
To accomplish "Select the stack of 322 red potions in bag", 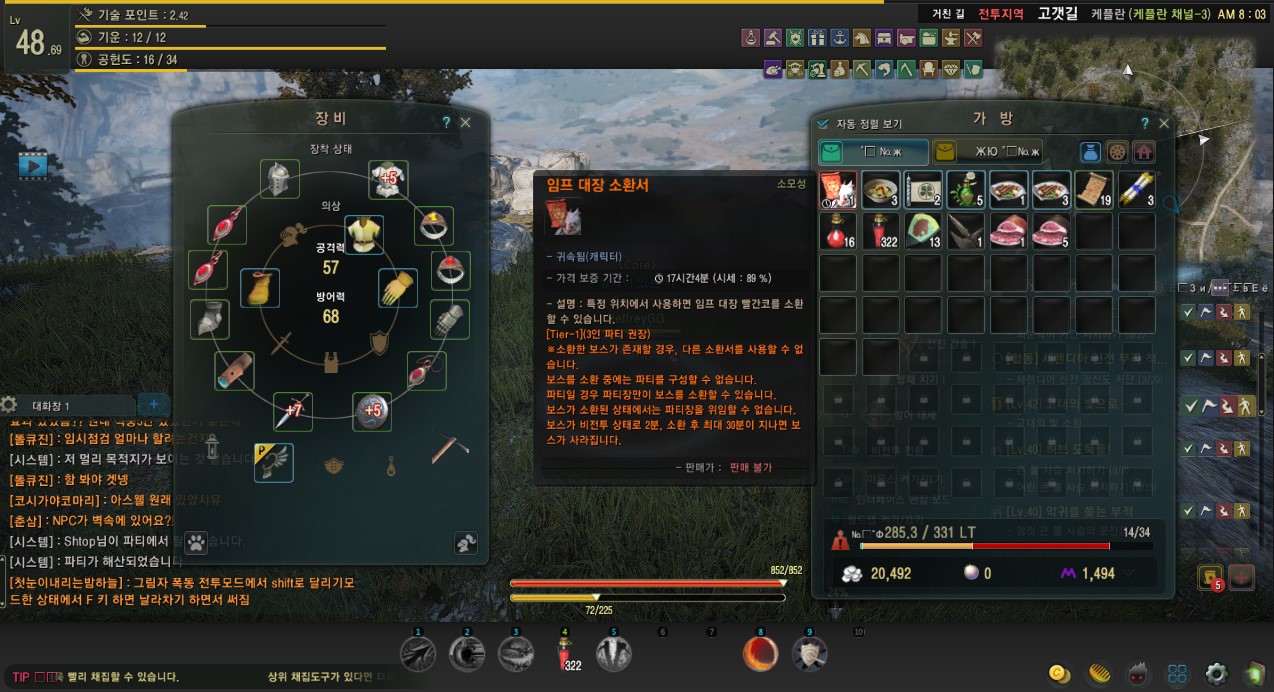I will point(881,231).
